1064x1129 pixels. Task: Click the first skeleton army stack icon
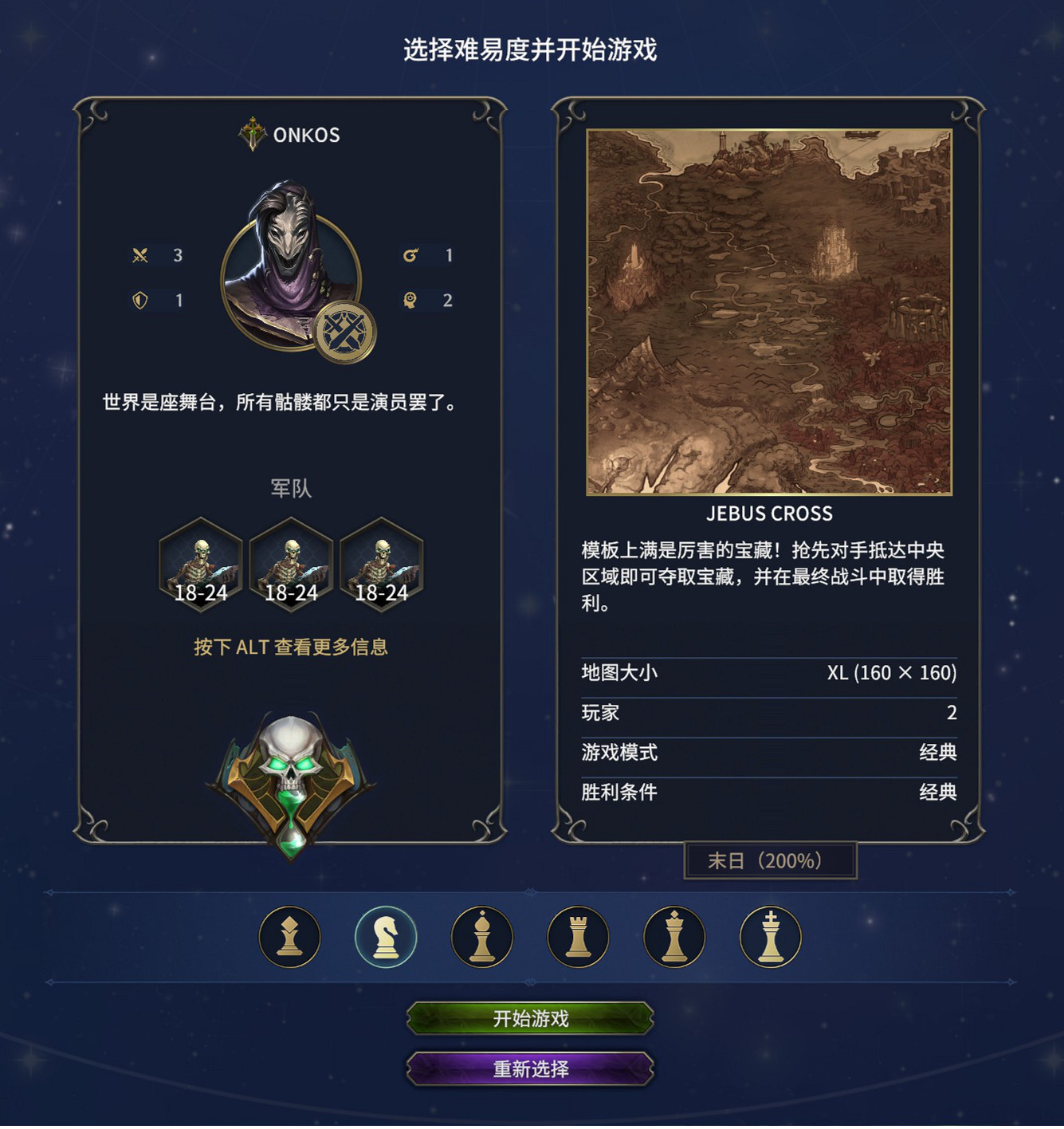tap(200, 566)
